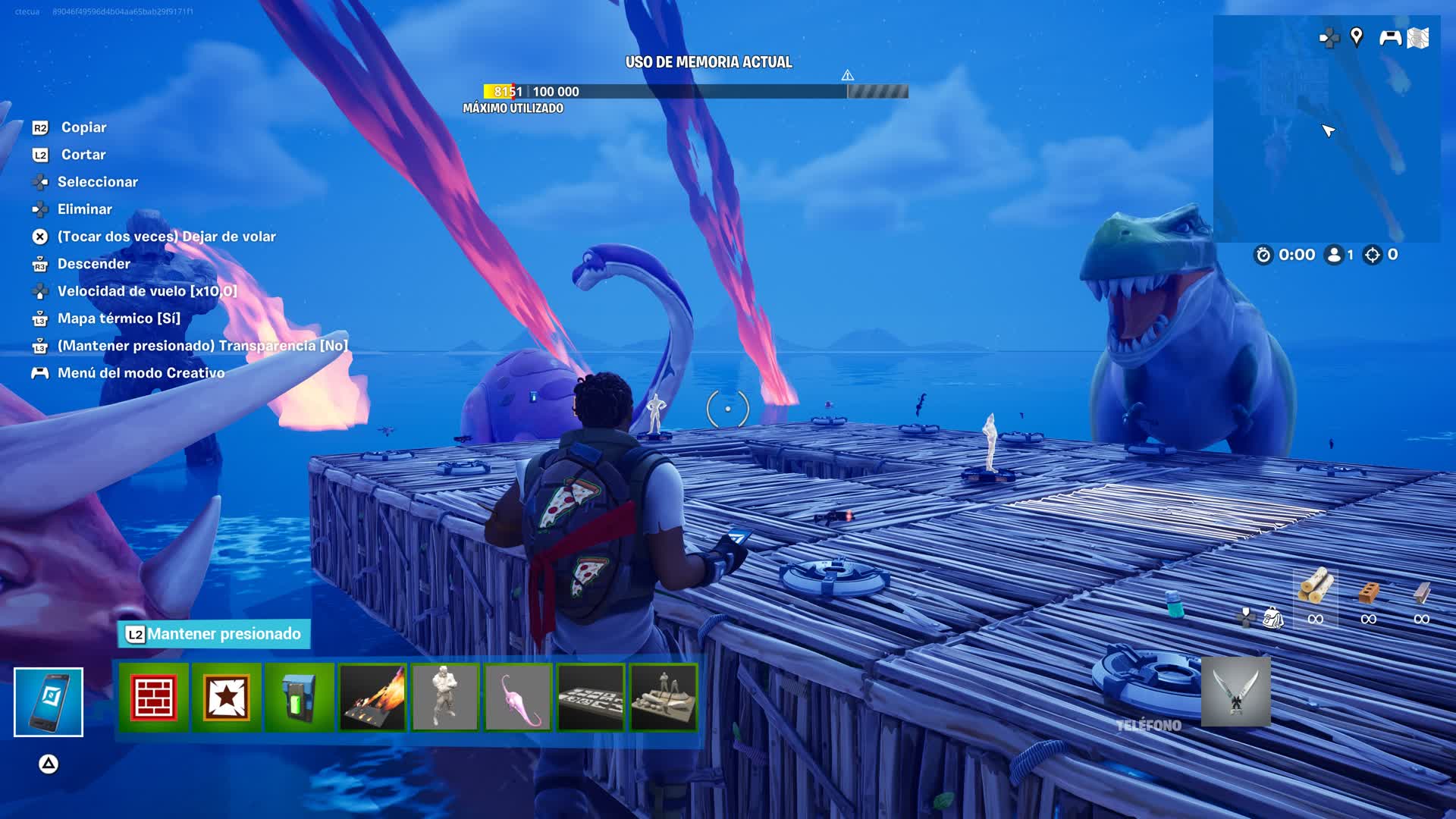Switch to metal building material
This screenshot has width=1456, height=819.
1422,591
